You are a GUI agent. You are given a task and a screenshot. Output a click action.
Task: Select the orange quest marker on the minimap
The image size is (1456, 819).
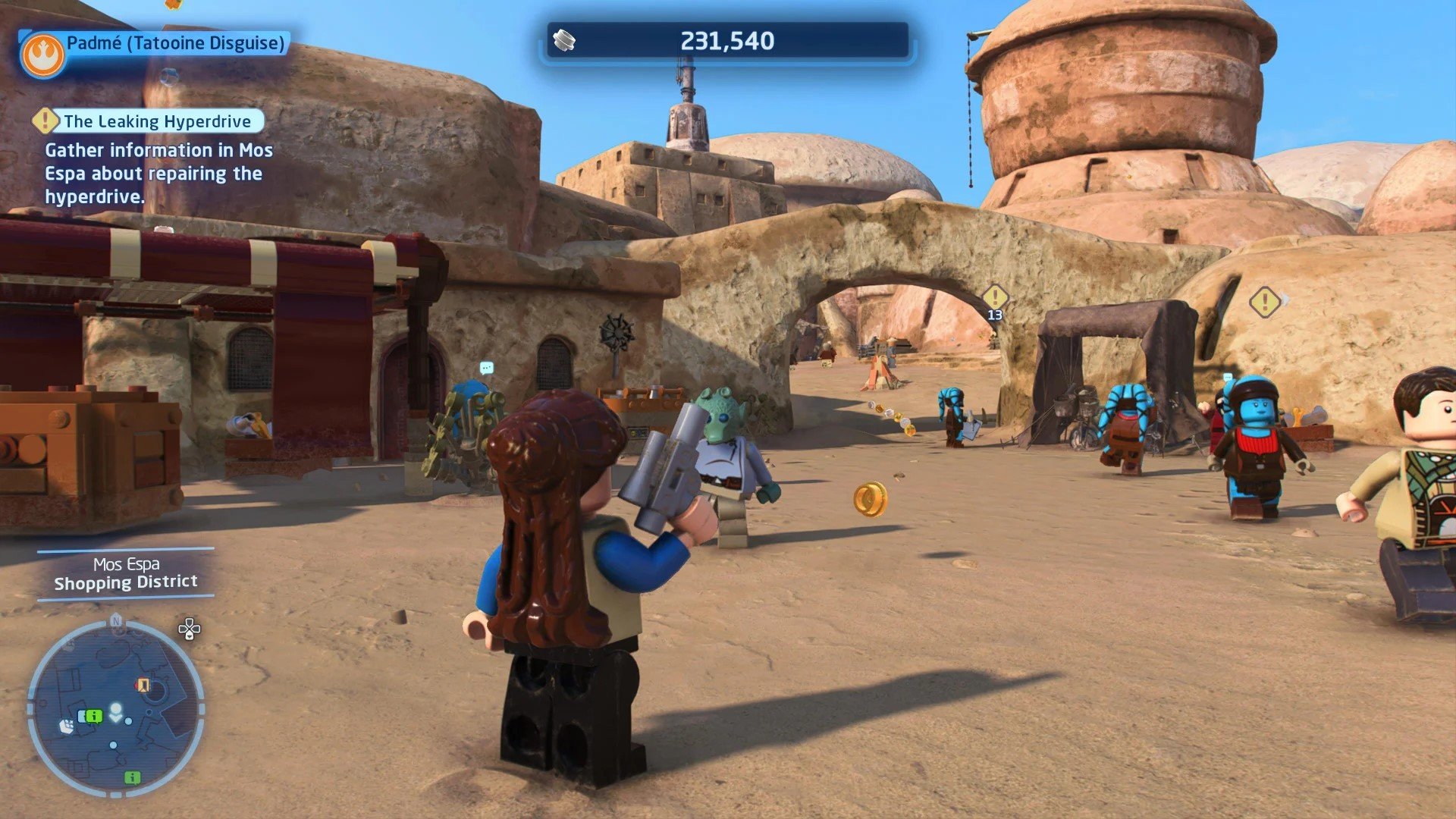click(143, 686)
